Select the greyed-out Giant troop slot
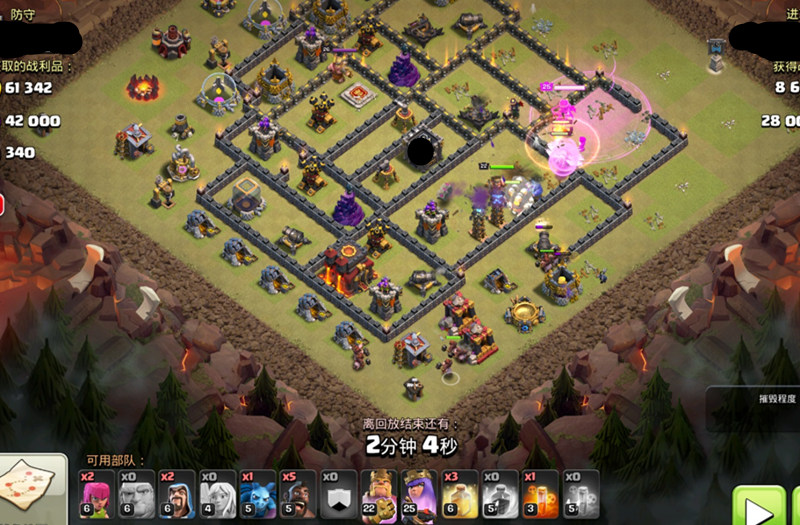Viewport: 800px width, 525px height. [x=138, y=494]
